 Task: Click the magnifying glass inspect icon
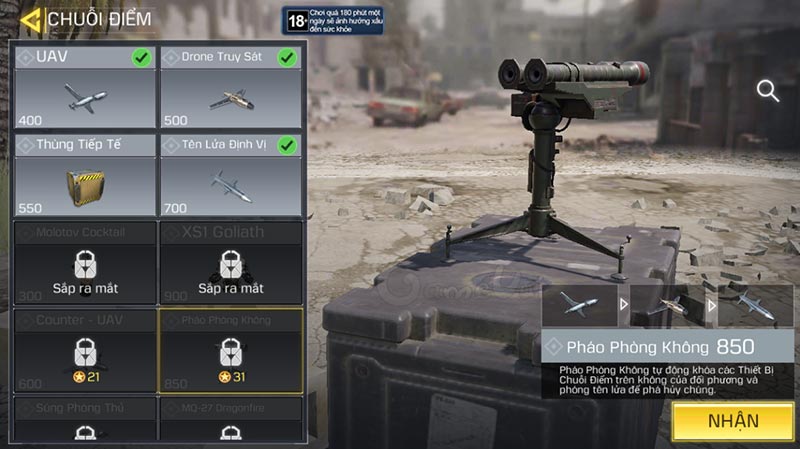click(768, 92)
